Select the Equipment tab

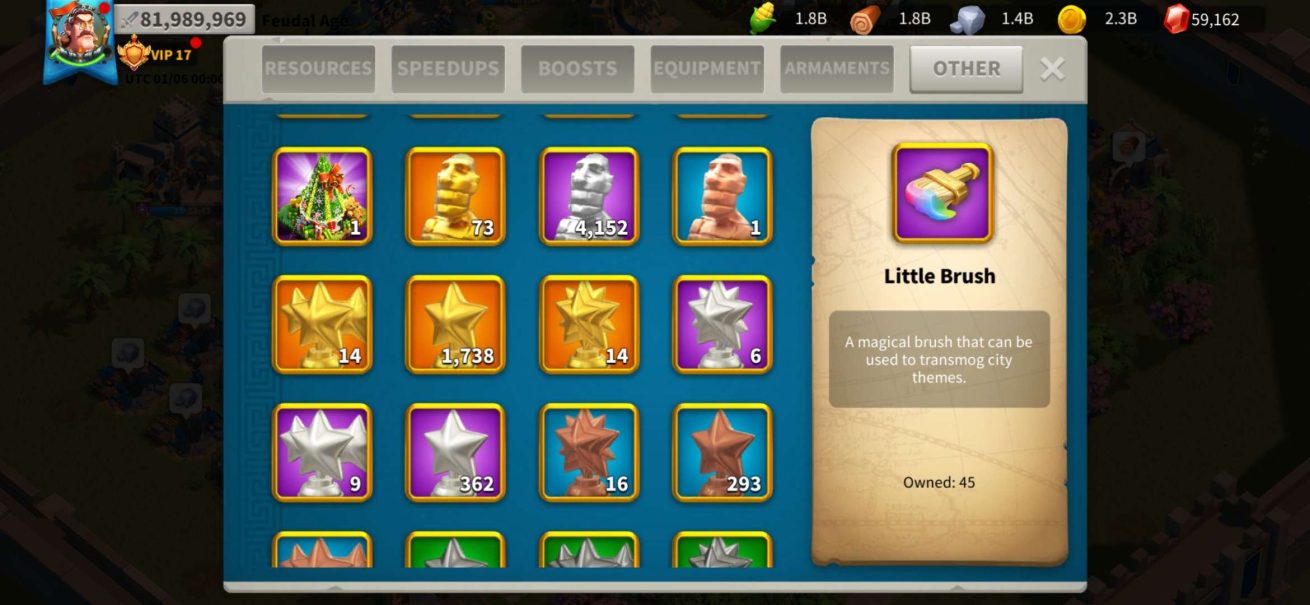tap(707, 69)
